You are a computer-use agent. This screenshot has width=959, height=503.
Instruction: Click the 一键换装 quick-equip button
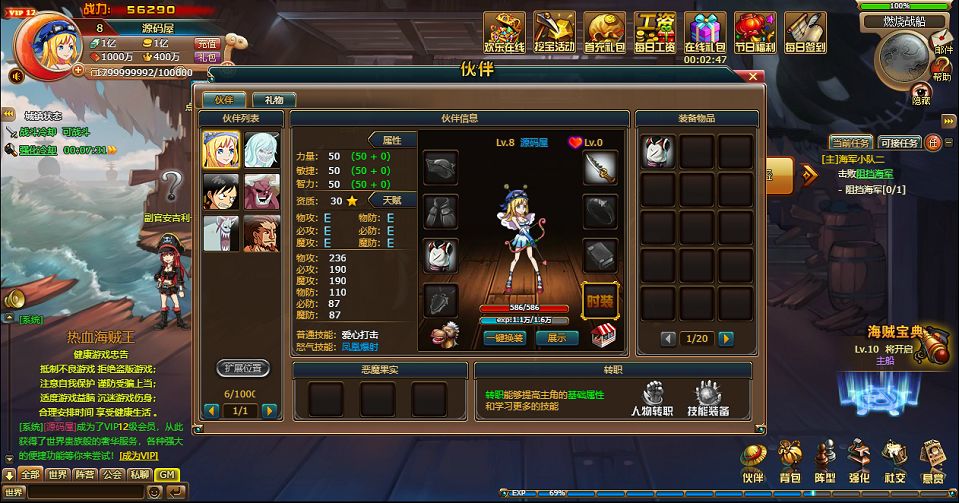click(504, 338)
